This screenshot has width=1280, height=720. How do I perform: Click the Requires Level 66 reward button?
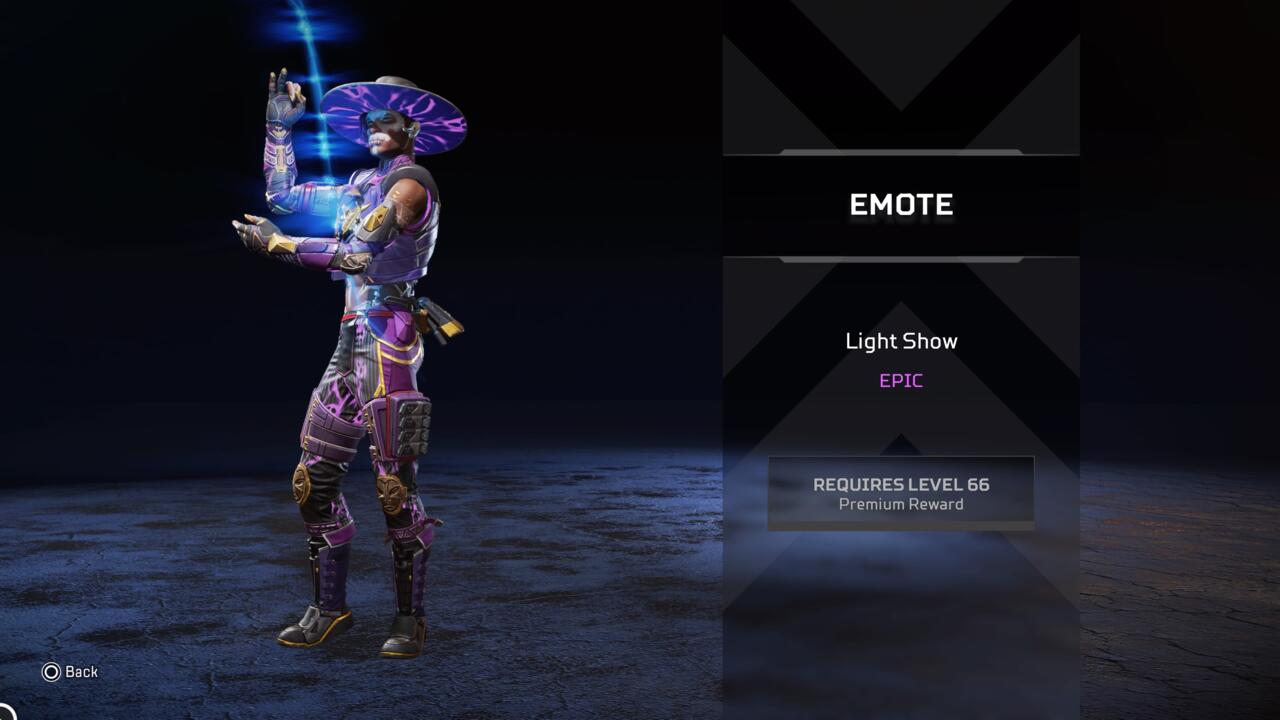pyautogui.click(x=901, y=493)
